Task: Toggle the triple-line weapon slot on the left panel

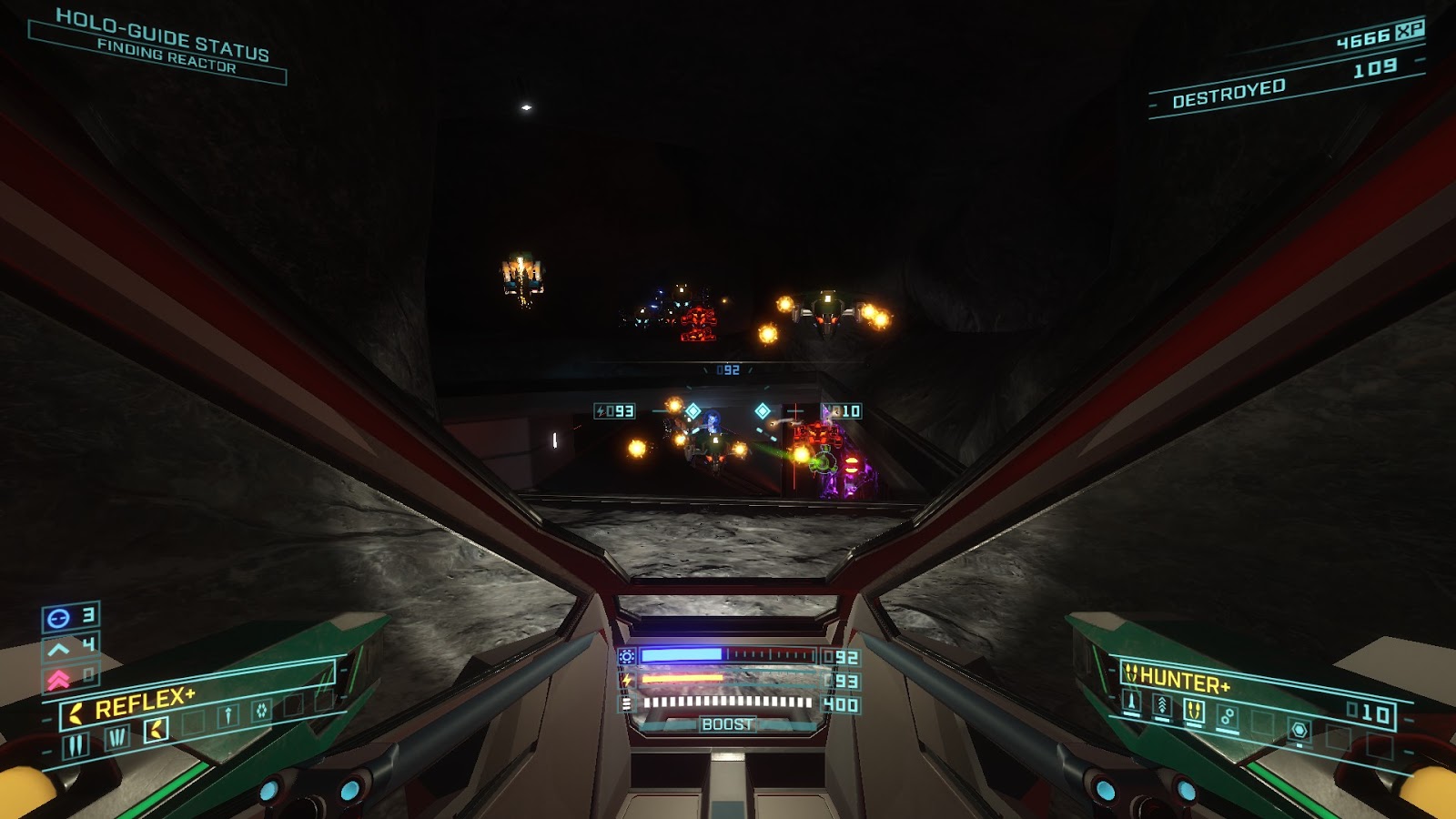Action: click(118, 738)
